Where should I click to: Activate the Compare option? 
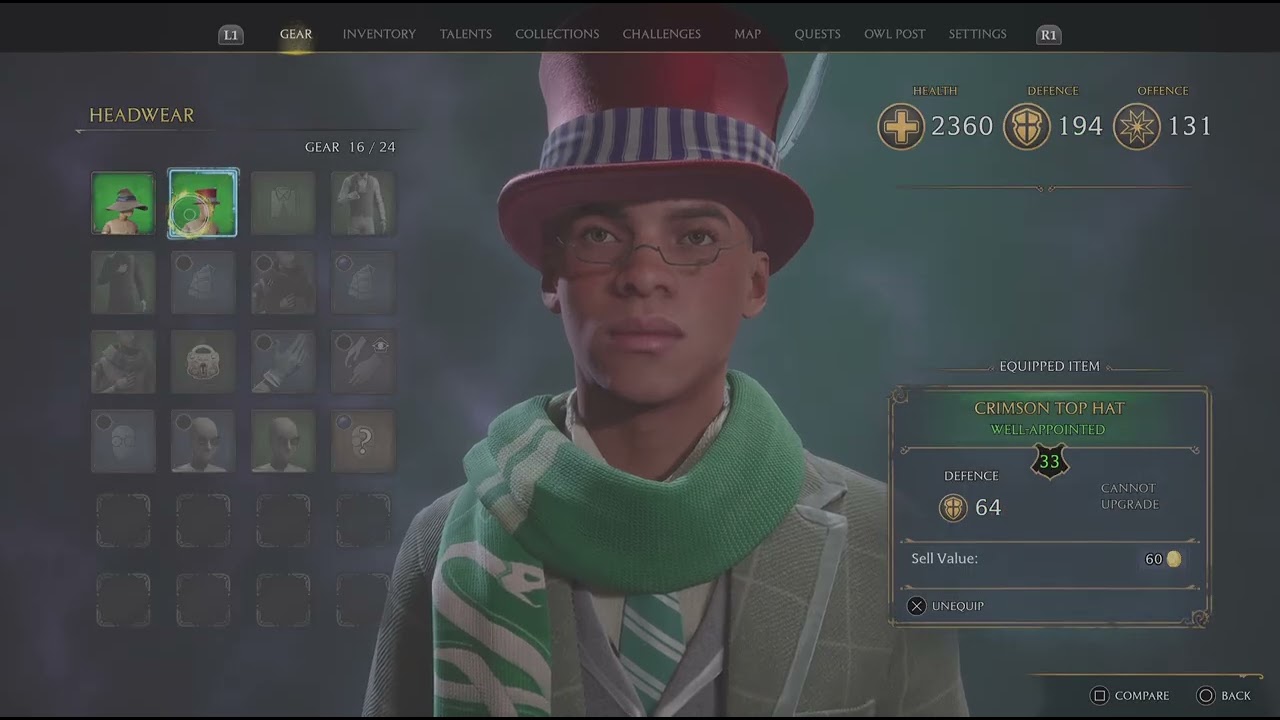[1130, 696]
